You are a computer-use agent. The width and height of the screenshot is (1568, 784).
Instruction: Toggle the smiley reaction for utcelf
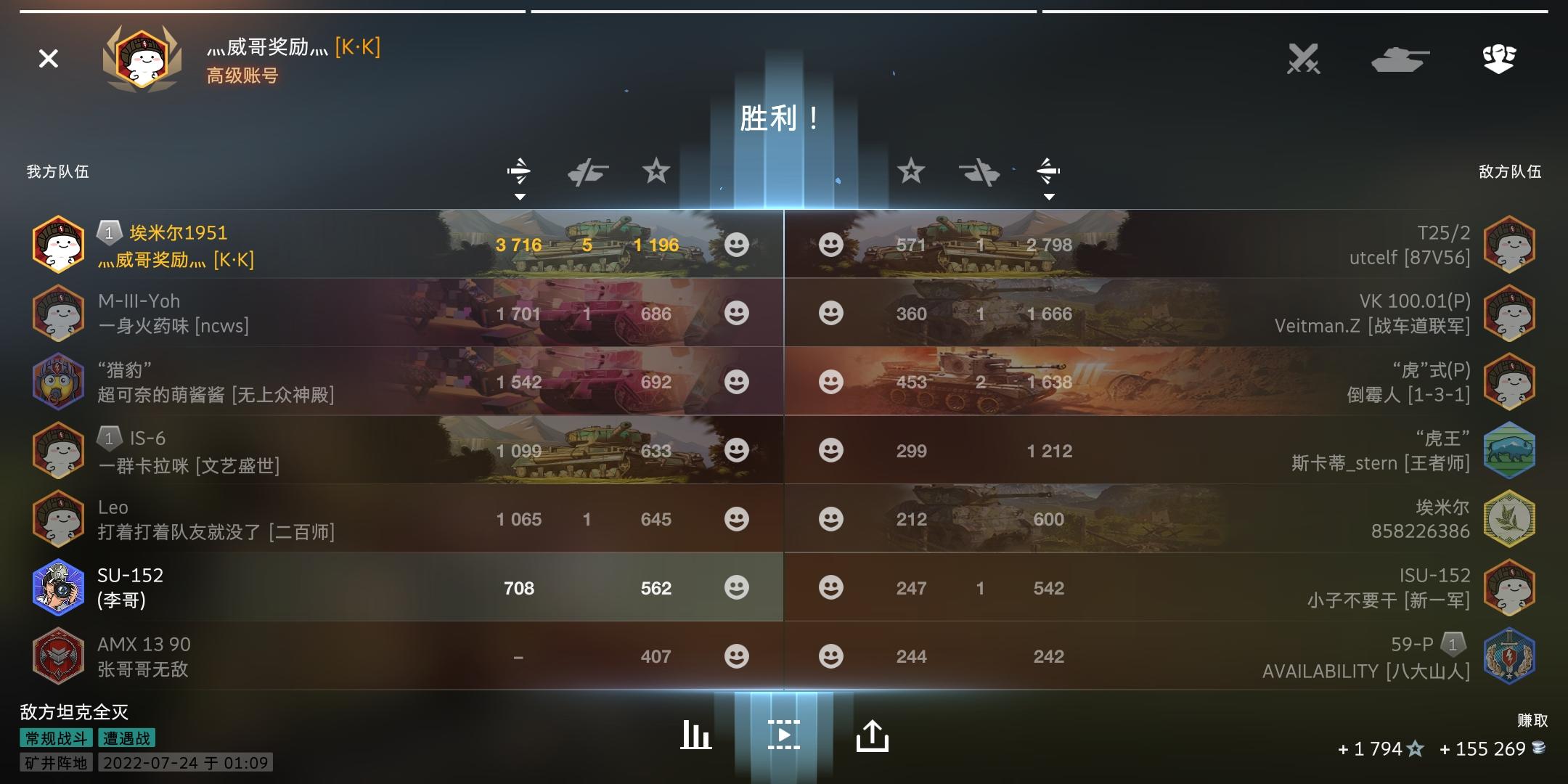pos(829,245)
